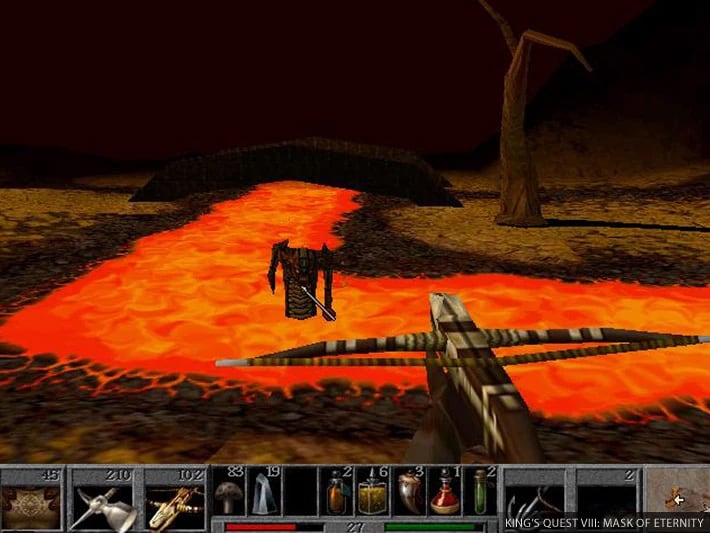Use the orange potion bottle

point(337,492)
